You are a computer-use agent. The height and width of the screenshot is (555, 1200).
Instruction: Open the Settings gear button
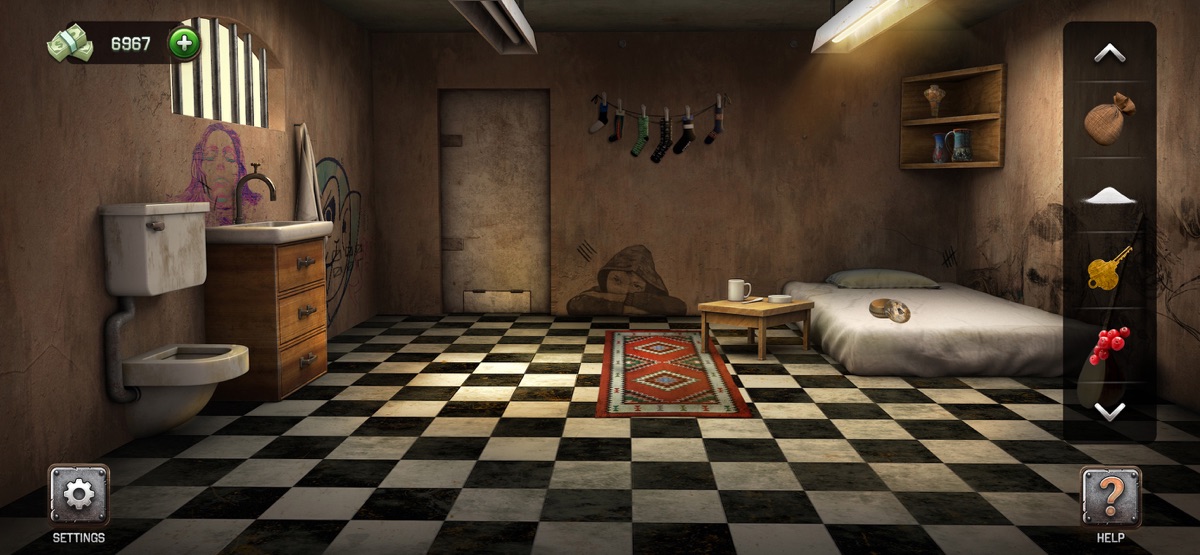pos(78,495)
